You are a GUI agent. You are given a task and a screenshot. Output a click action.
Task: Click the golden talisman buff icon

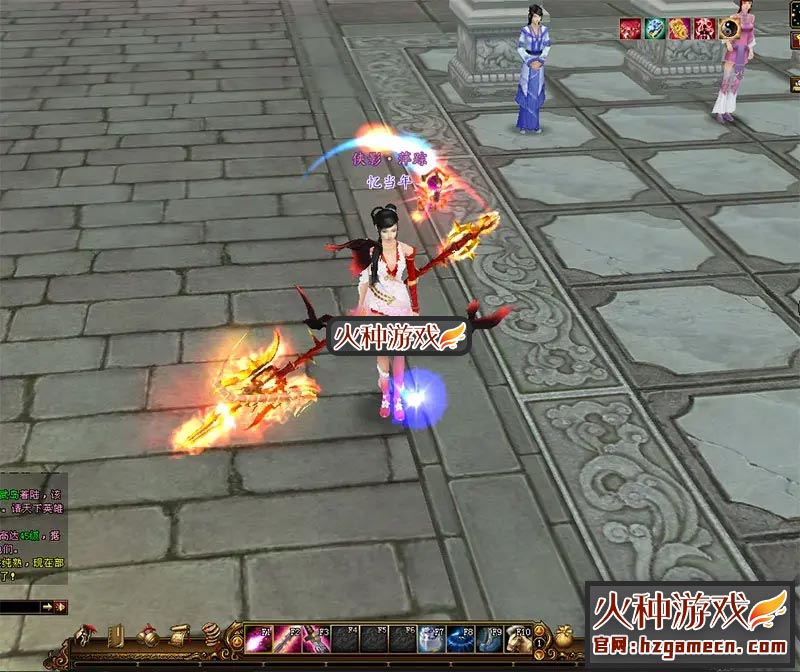[x=679, y=29]
